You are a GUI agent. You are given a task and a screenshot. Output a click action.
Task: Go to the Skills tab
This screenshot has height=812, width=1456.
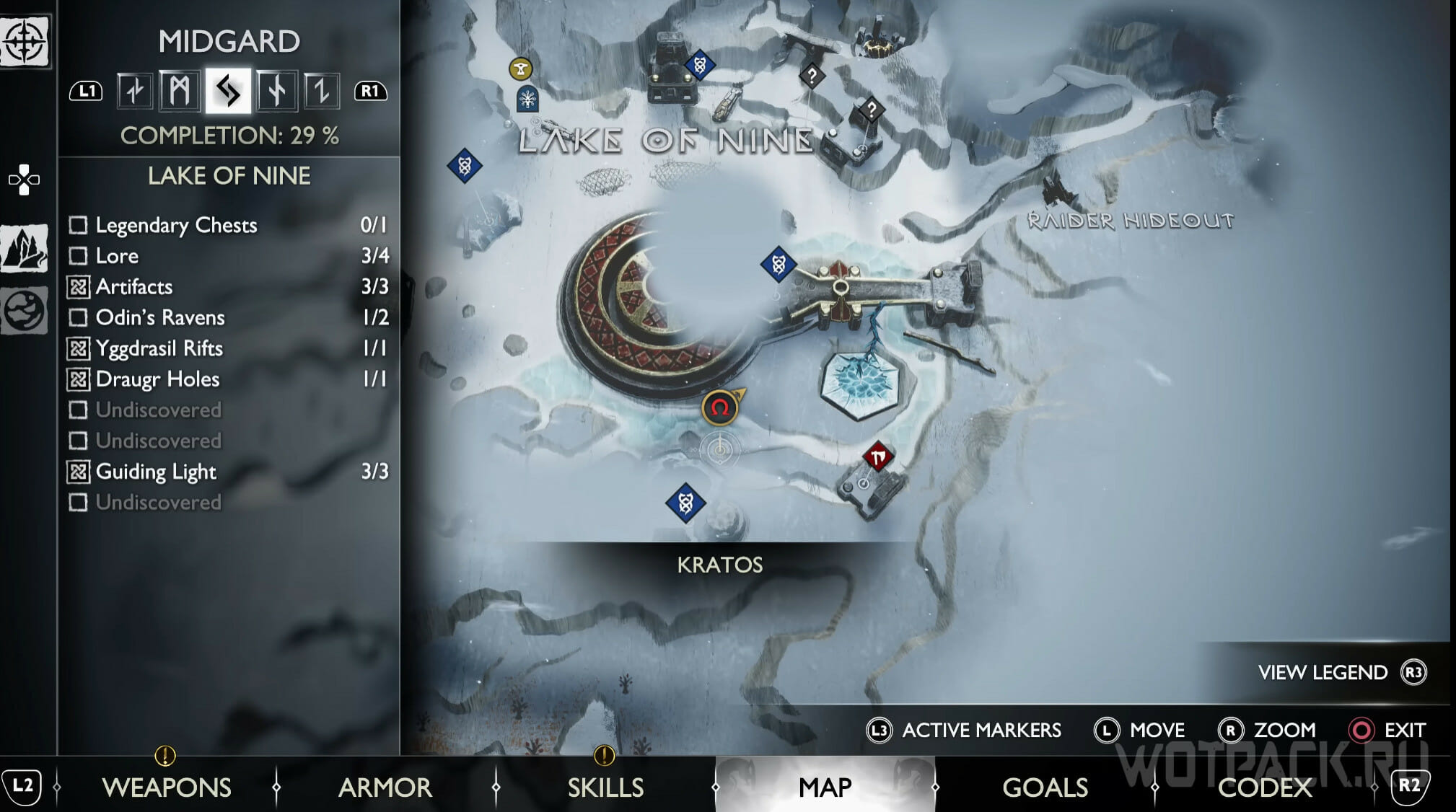point(605,787)
